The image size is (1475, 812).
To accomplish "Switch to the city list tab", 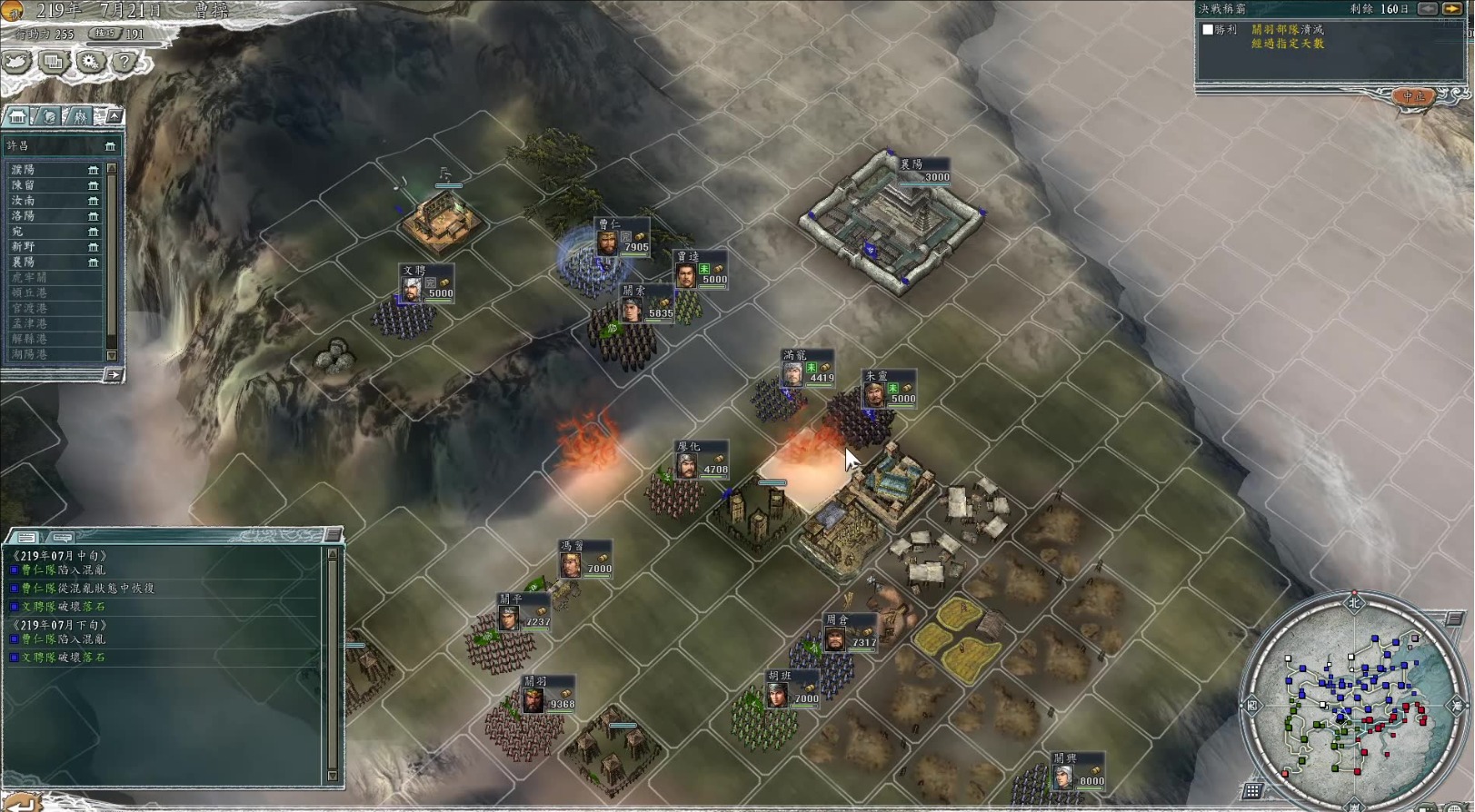I will pos(17,116).
